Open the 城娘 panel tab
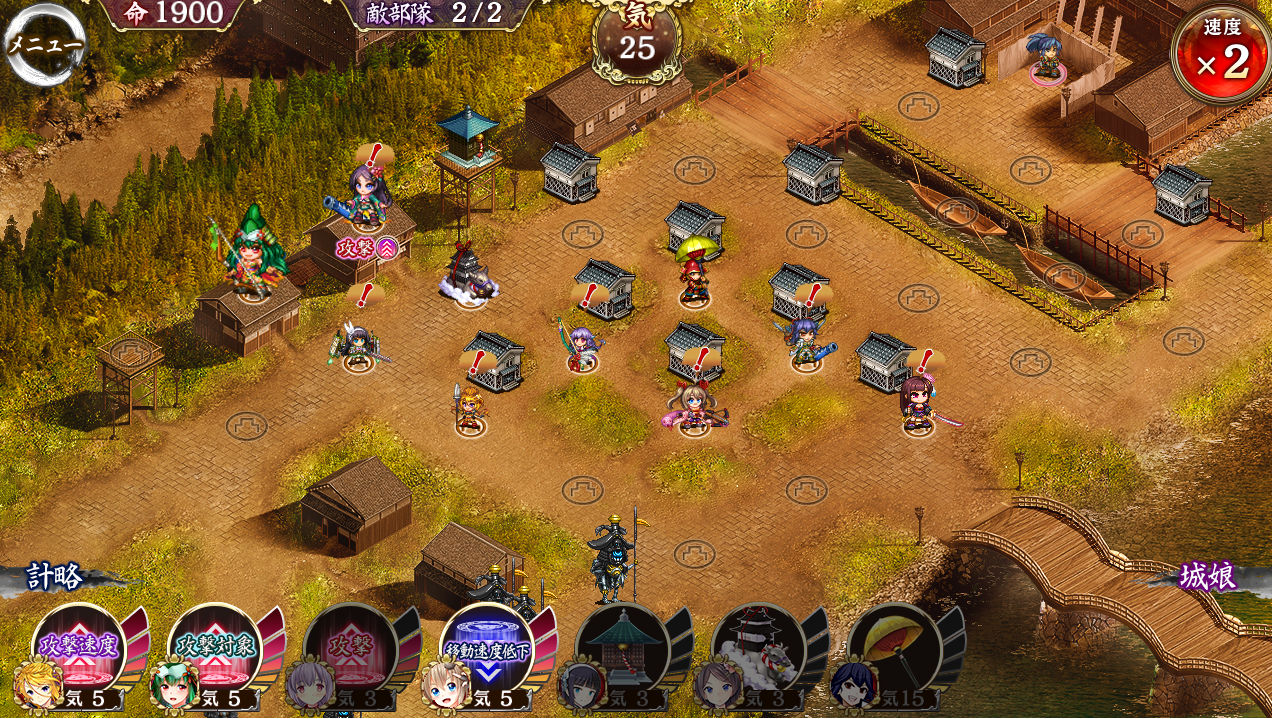This screenshot has width=1272, height=719. (1207, 577)
